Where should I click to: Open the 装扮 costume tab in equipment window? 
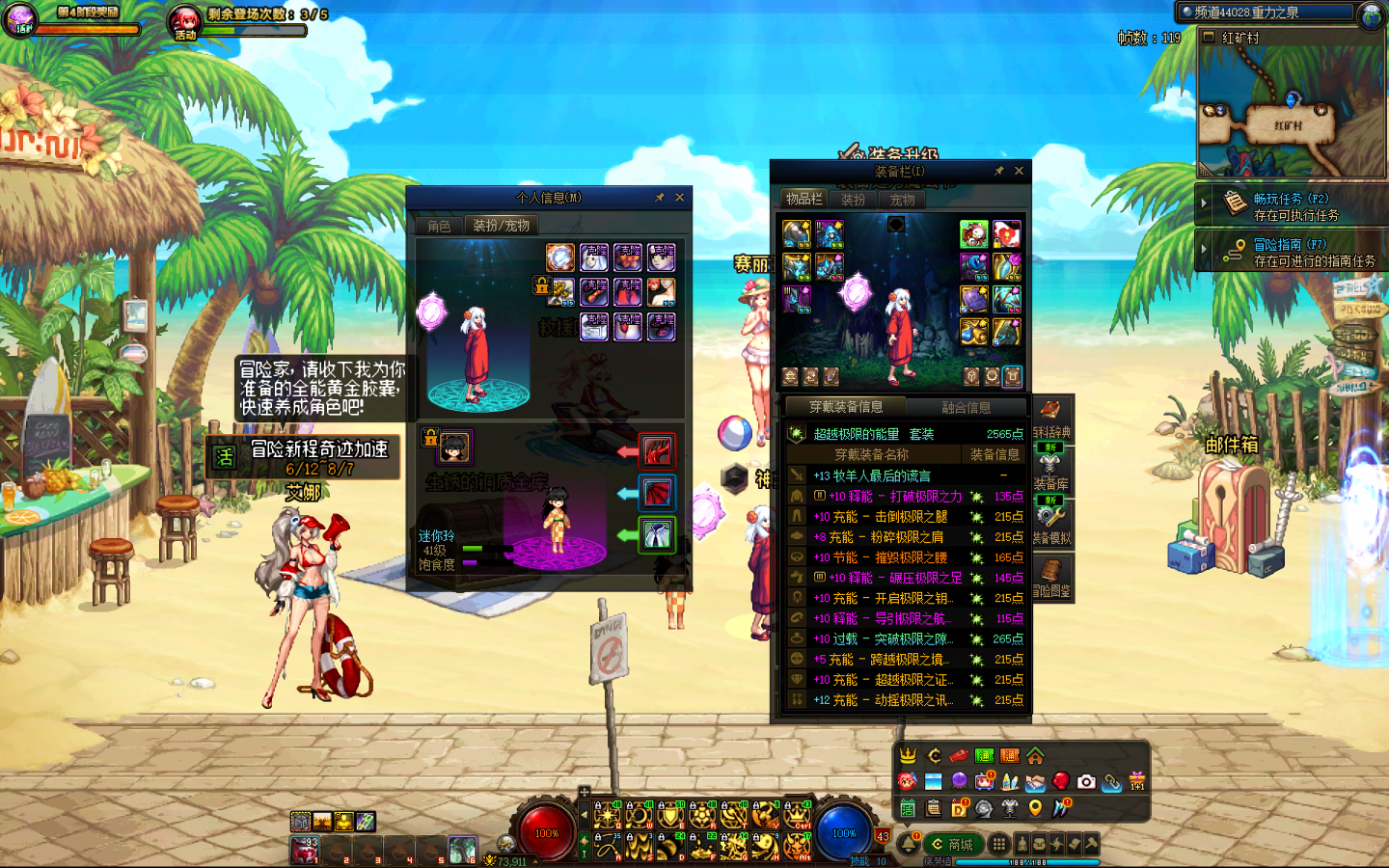tap(853, 200)
